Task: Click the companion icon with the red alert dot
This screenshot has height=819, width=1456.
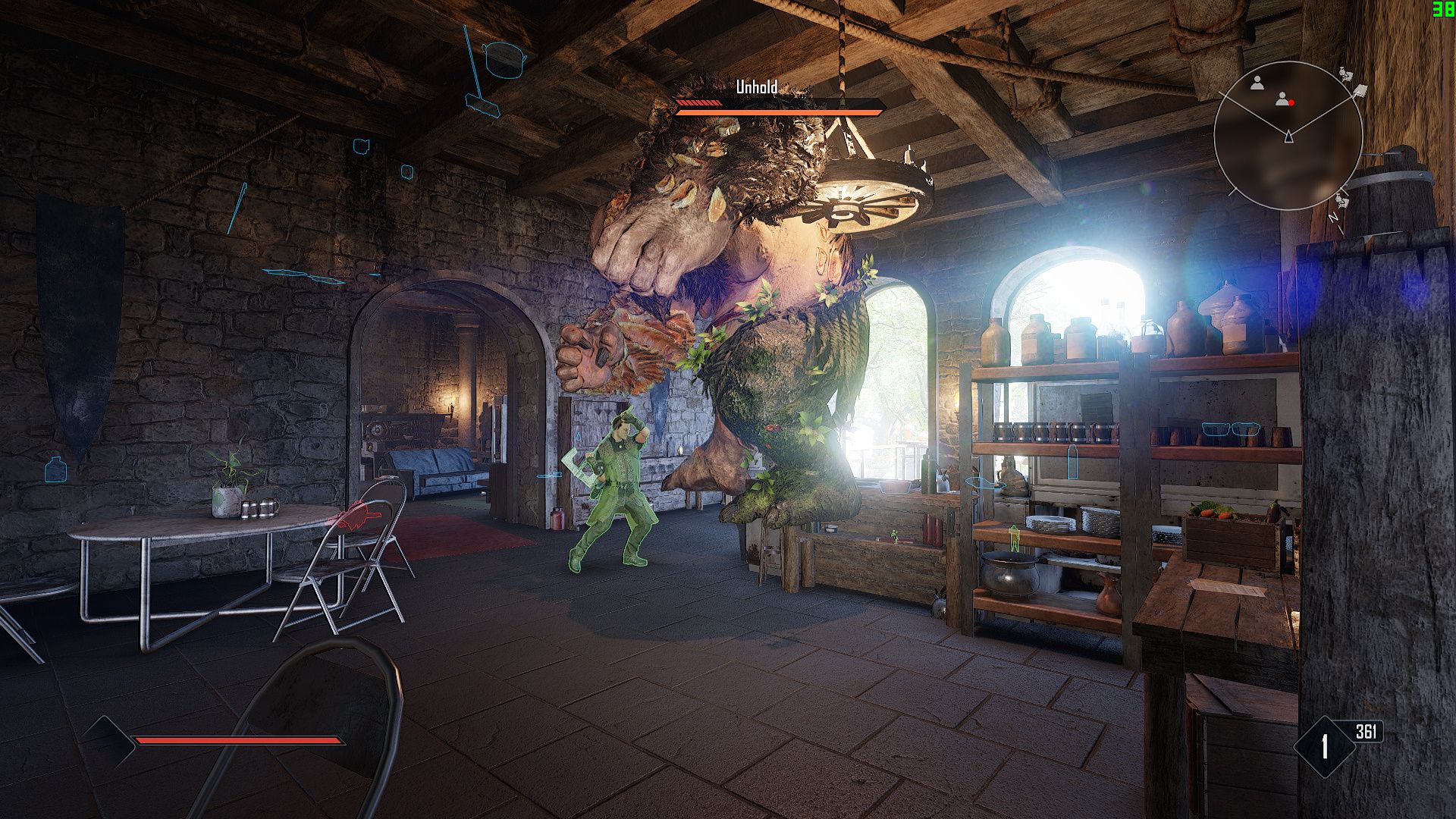Action: tap(1282, 99)
